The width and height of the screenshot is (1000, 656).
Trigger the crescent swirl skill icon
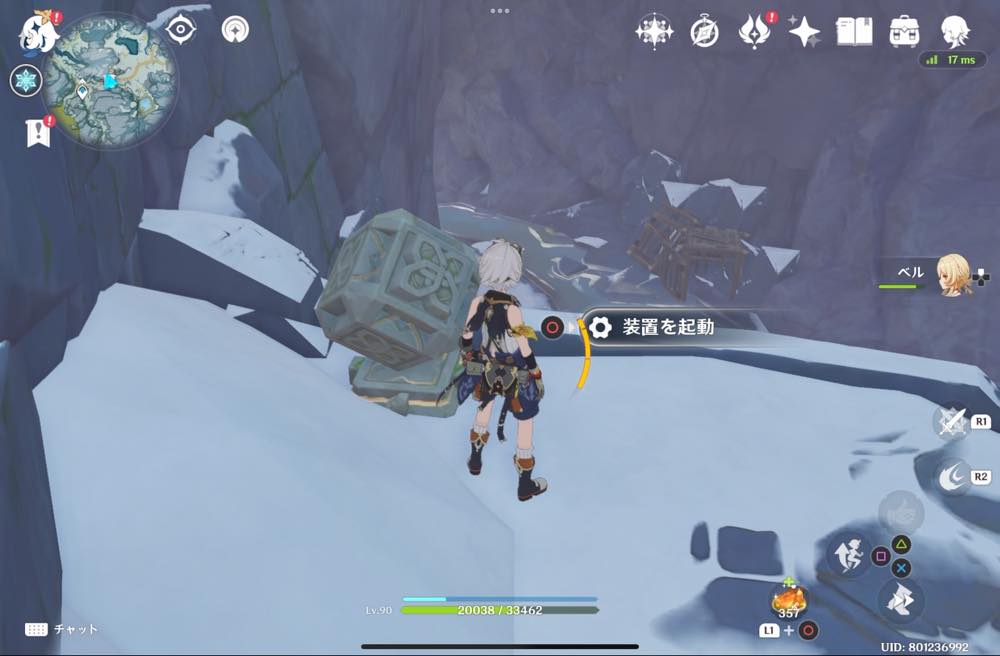(x=951, y=477)
